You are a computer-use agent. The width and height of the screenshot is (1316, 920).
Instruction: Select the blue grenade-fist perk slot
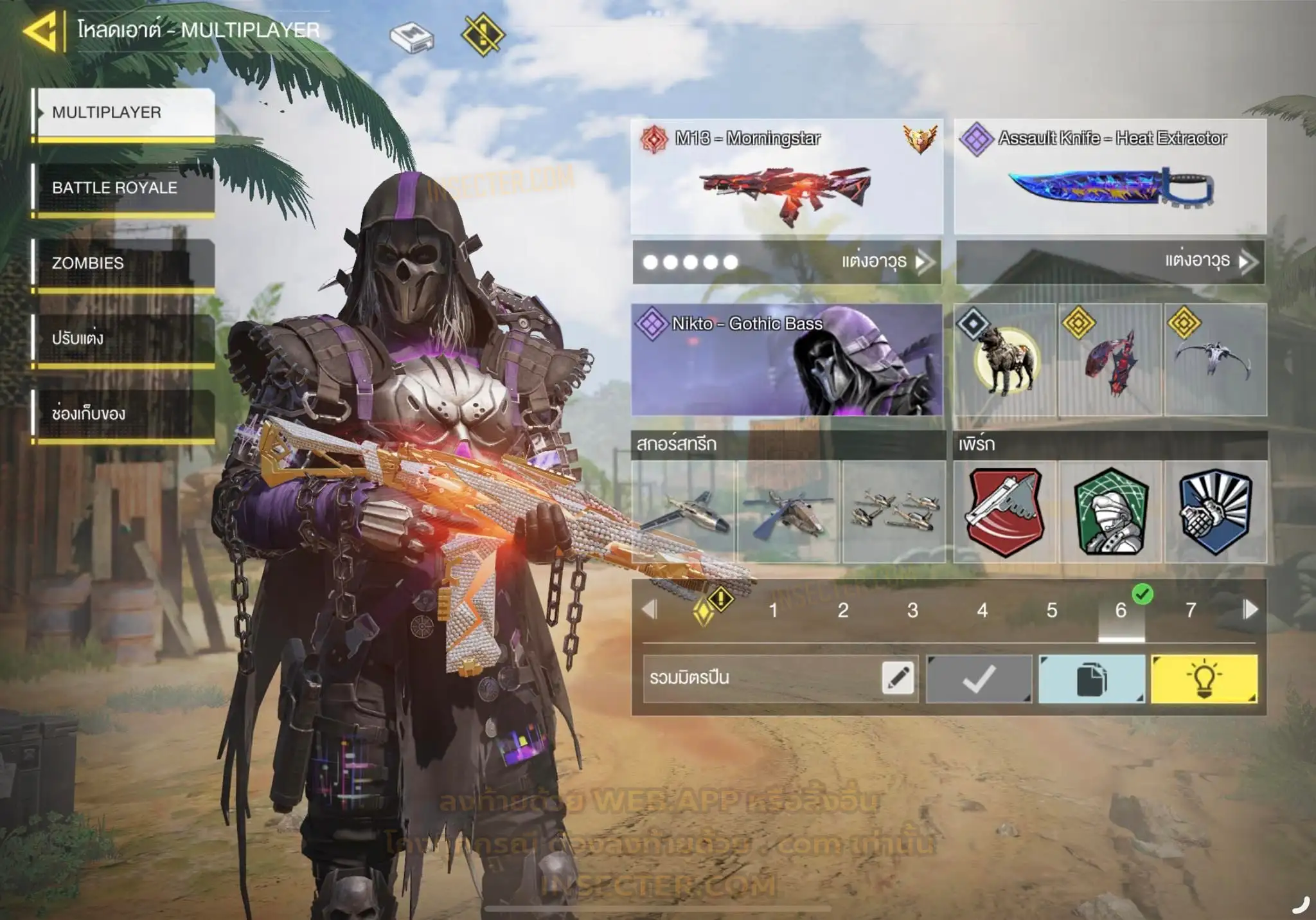click(1216, 512)
